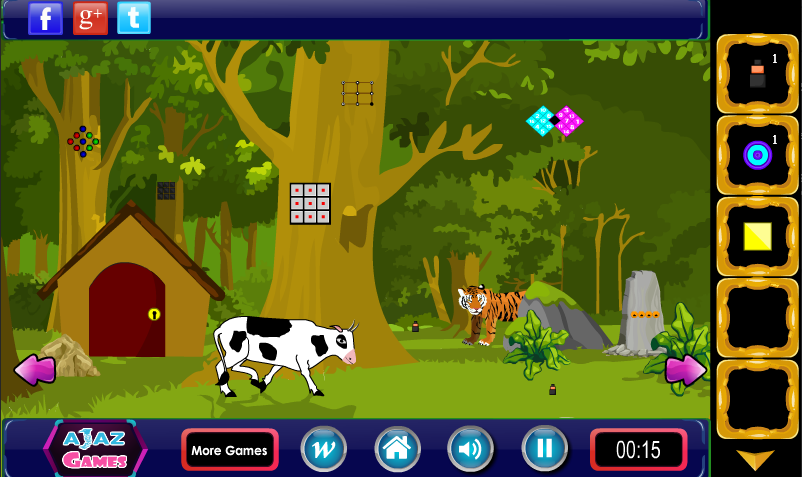802x477 pixels.
Task: Open the walkthrough W button
Action: [324, 450]
